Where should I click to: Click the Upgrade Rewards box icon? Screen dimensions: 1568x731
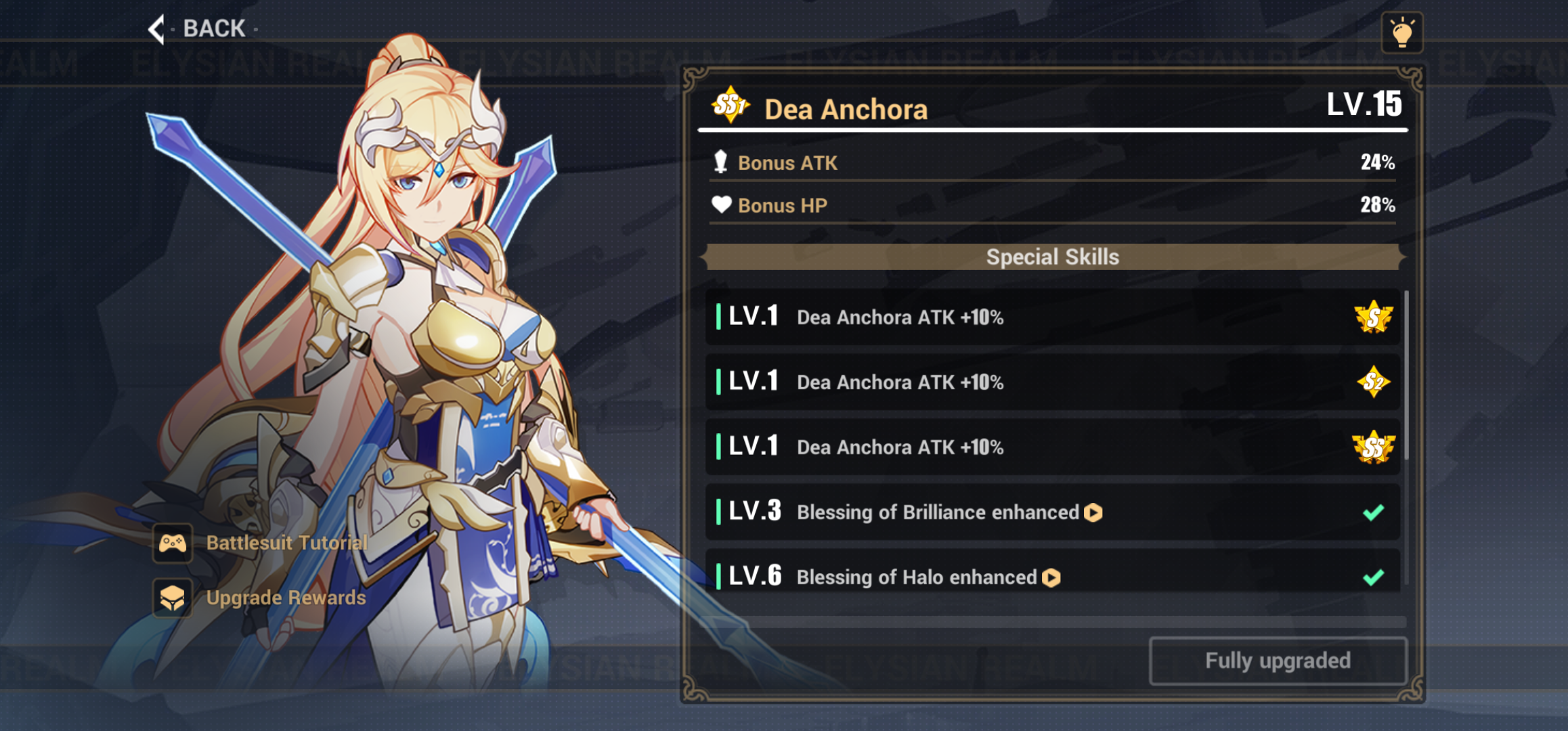pos(173,599)
